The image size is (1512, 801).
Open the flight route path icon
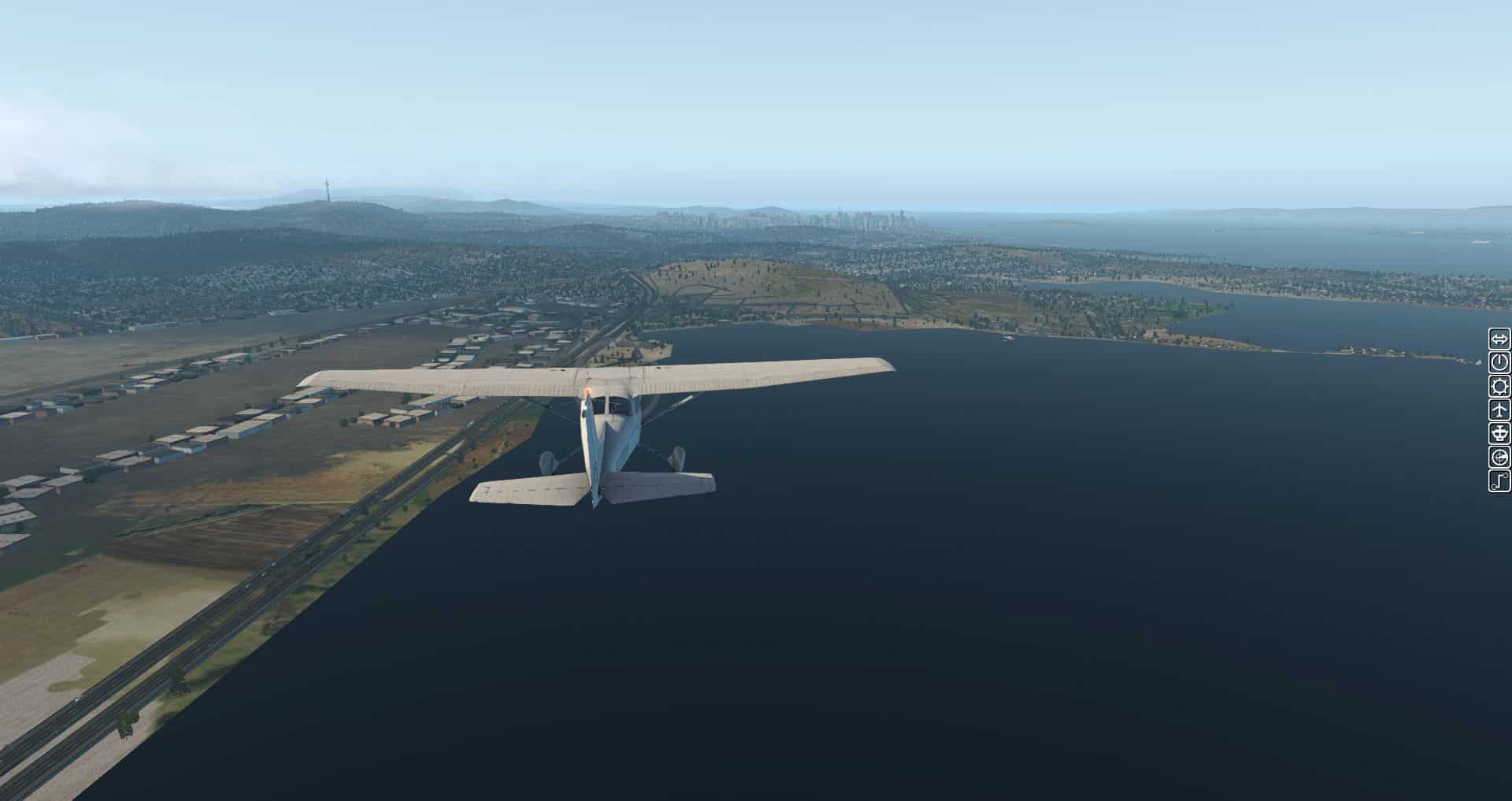(x=1499, y=481)
